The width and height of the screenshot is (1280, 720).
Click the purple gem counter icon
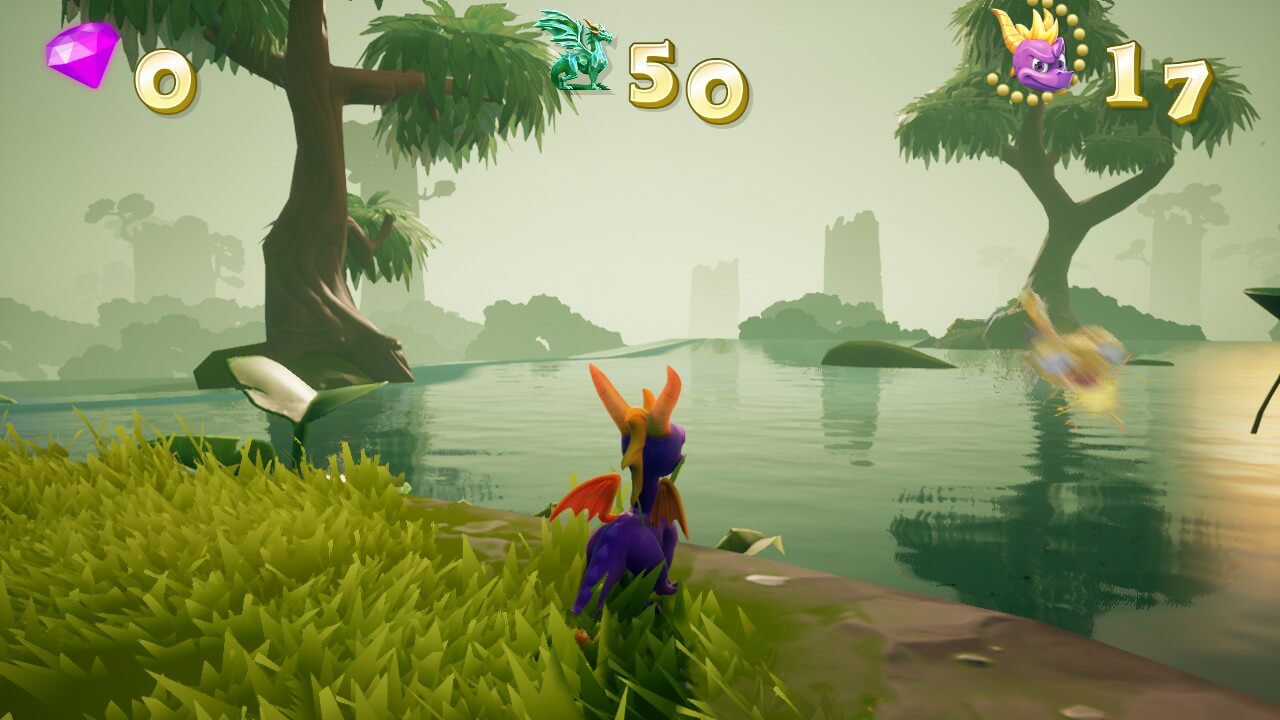coord(82,54)
